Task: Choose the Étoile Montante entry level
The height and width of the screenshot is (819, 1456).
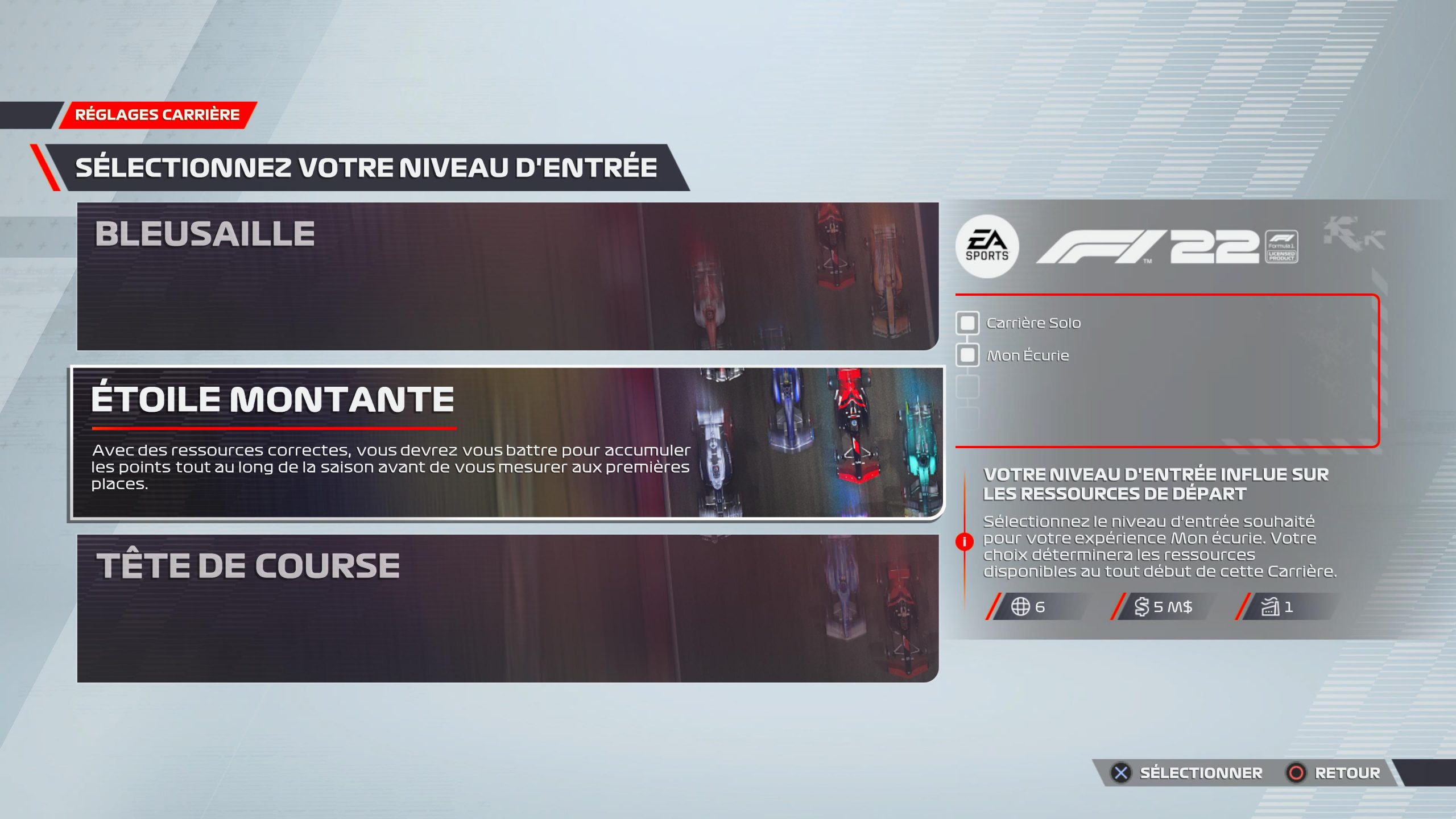Action: click(x=507, y=442)
